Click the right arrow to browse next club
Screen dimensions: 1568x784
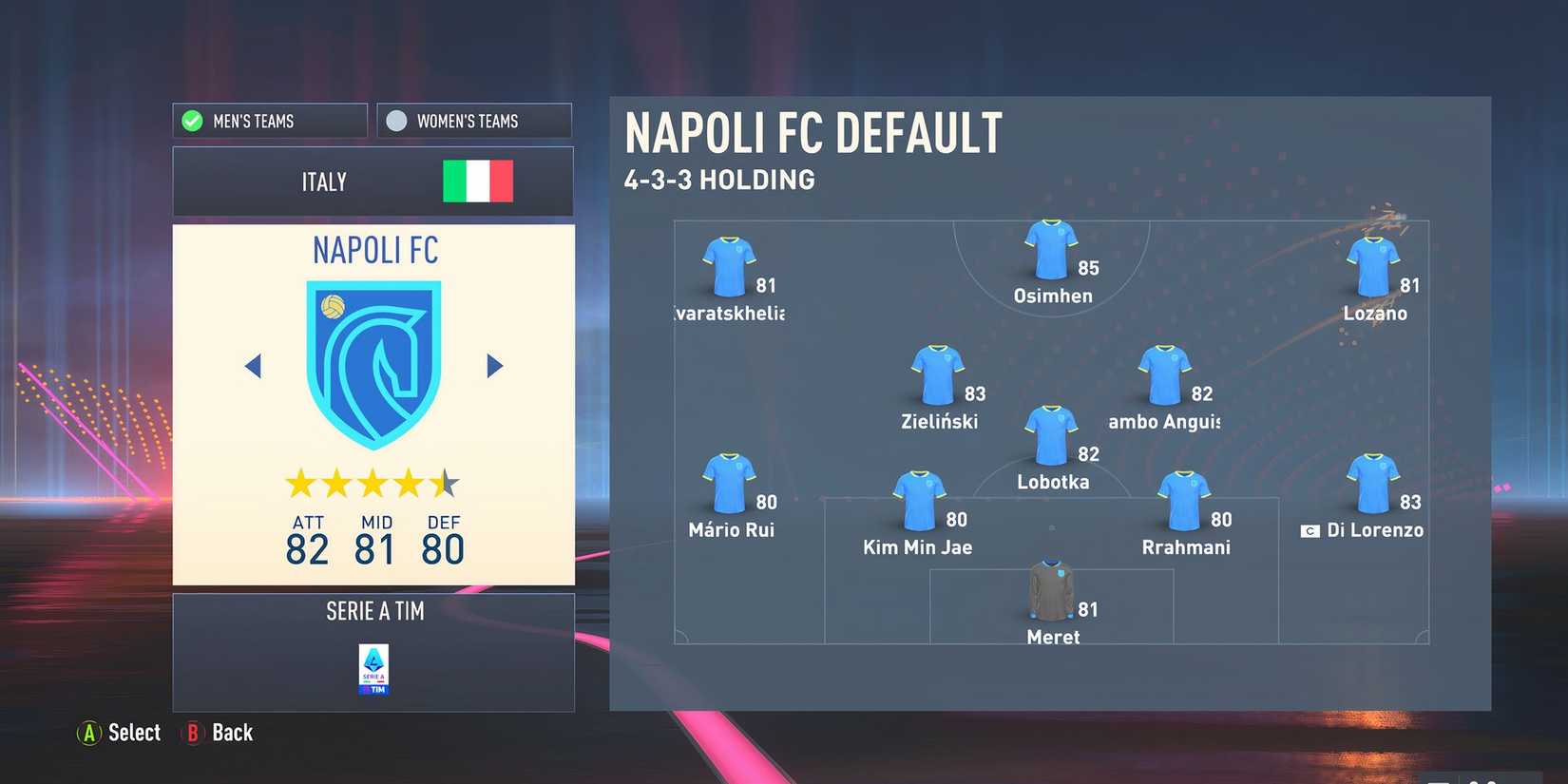tap(494, 366)
